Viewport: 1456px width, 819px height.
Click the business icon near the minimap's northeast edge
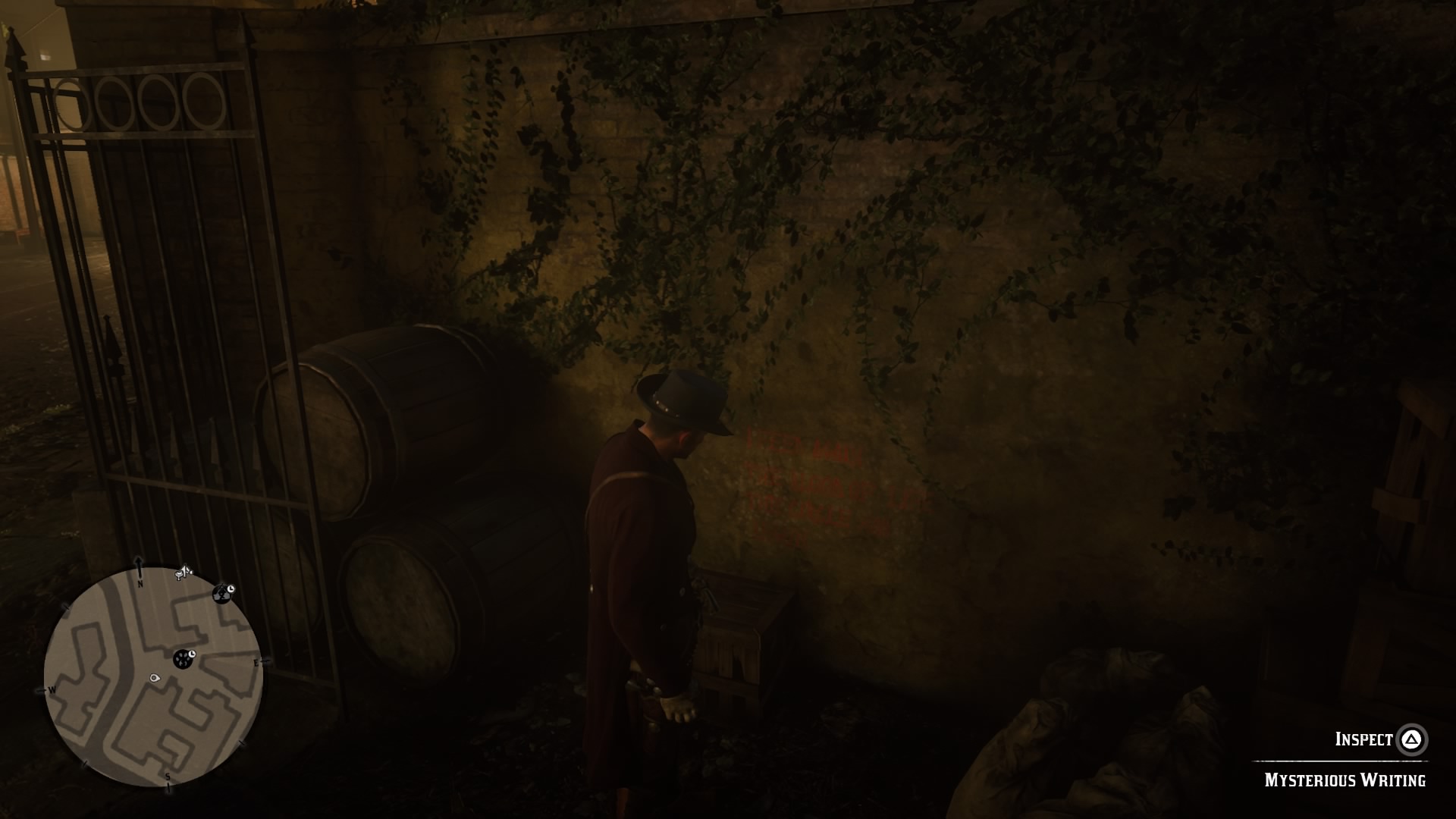point(223,593)
